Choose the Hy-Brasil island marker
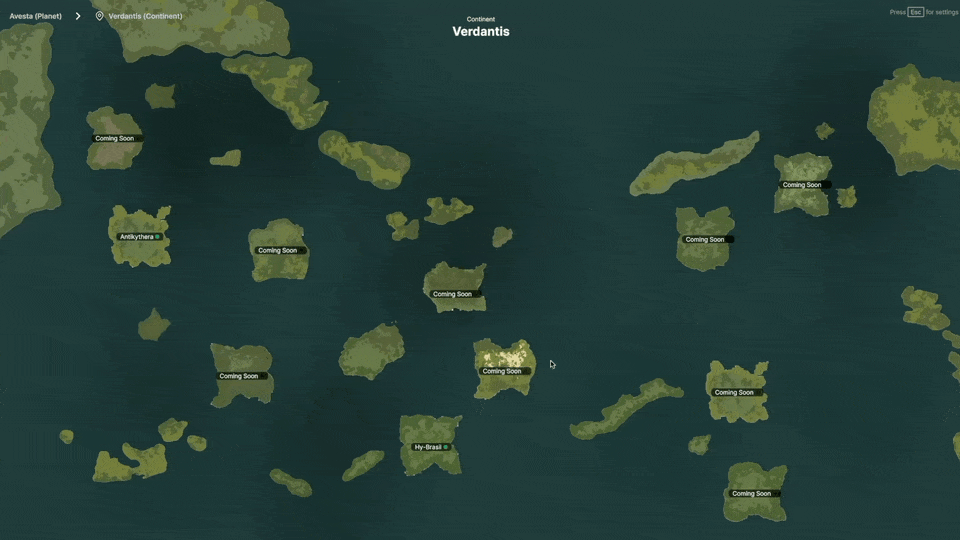The width and height of the screenshot is (960, 540). tap(431, 447)
